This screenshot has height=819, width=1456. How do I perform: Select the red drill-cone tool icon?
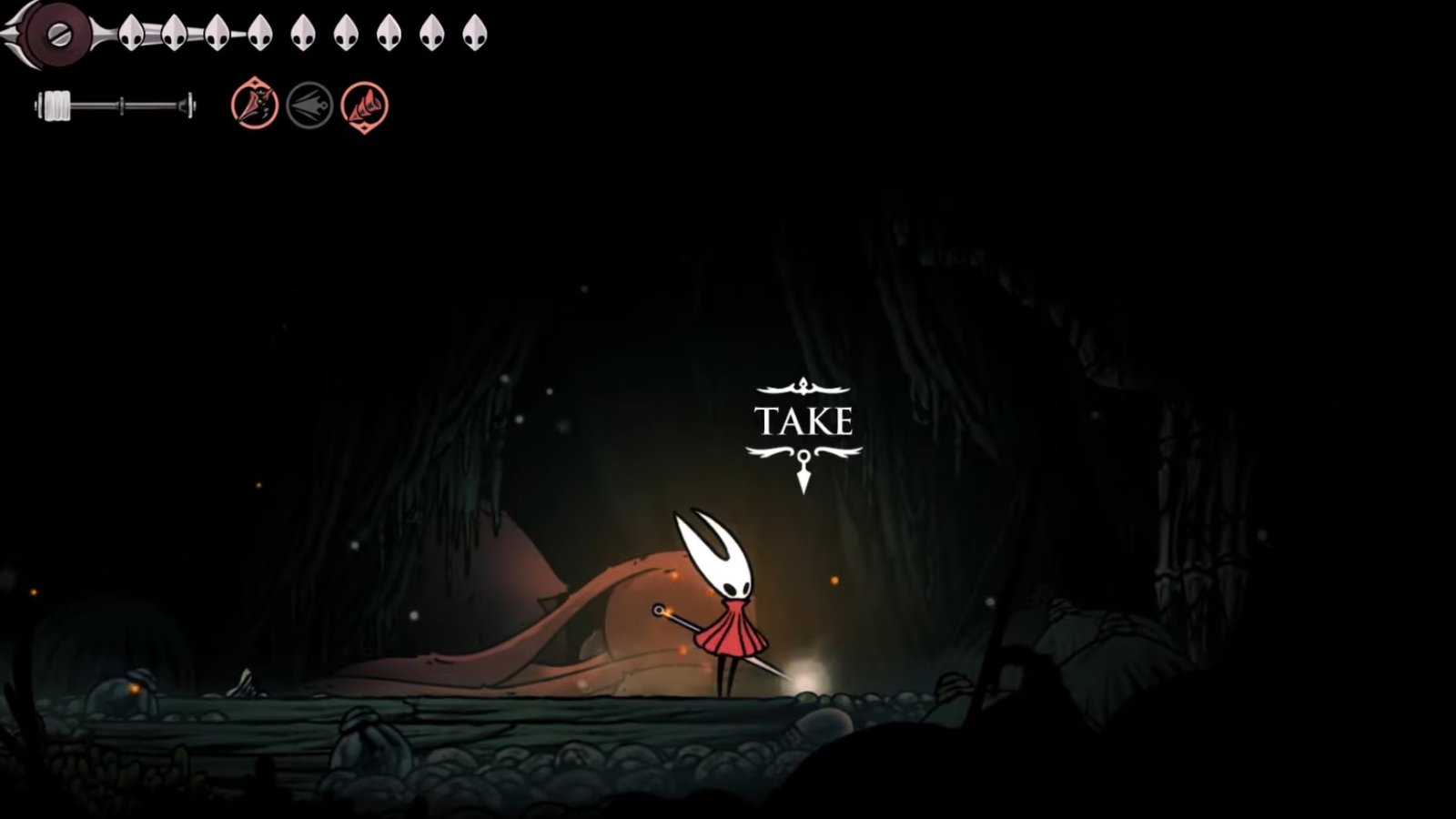[364, 106]
